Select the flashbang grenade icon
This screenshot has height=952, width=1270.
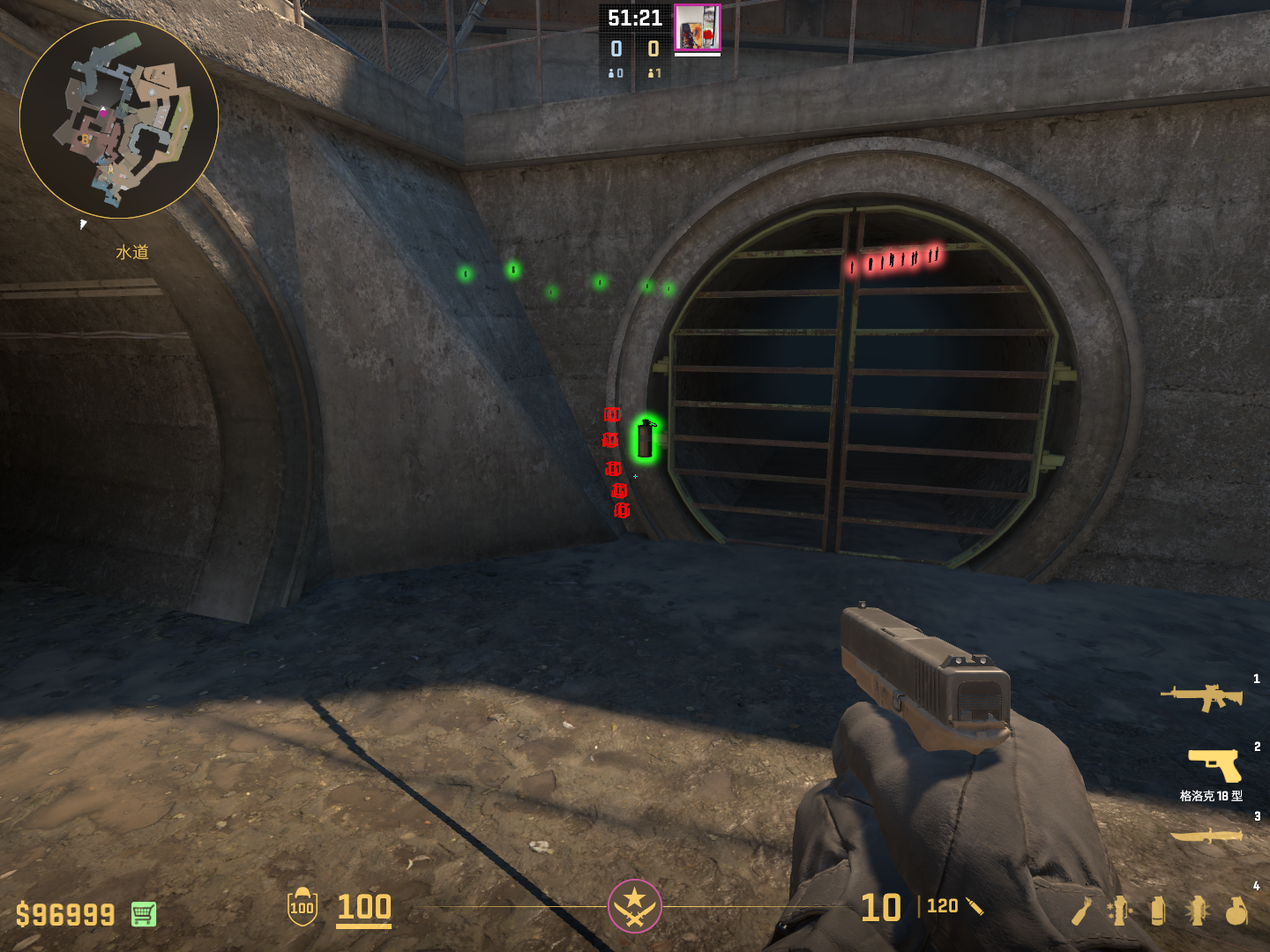(x=1197, y=911)
